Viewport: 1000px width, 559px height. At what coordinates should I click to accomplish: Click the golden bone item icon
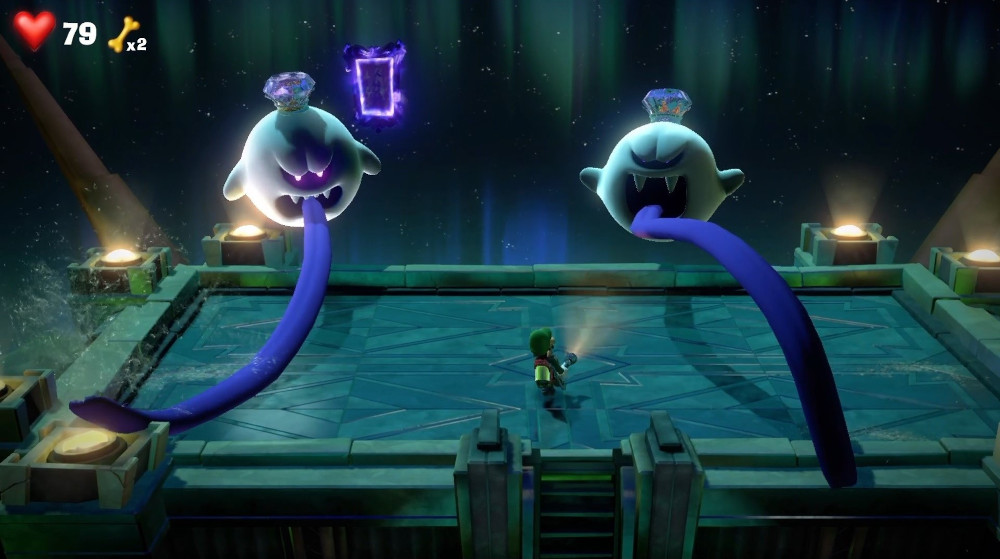[x=122, y=34]
